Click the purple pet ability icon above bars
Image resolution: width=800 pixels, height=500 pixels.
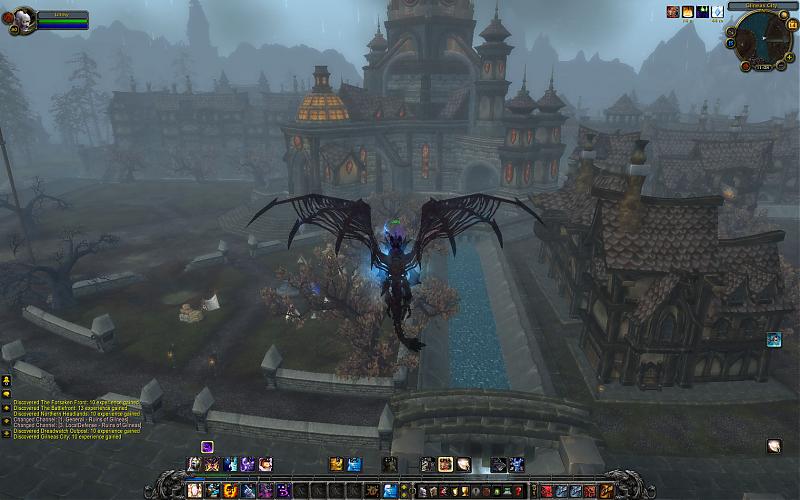pos(207,446)
